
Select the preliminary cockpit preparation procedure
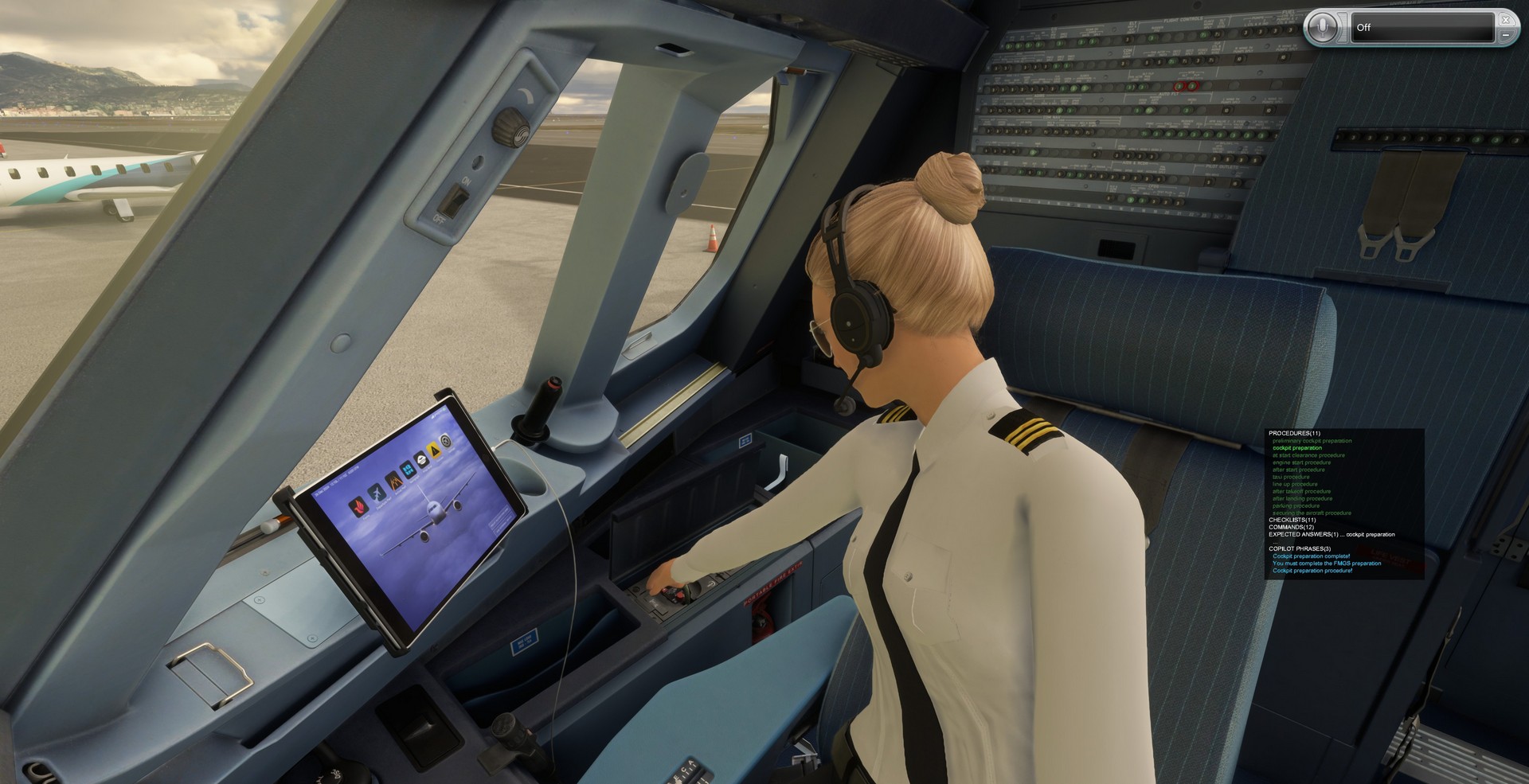click(1312, 441)
